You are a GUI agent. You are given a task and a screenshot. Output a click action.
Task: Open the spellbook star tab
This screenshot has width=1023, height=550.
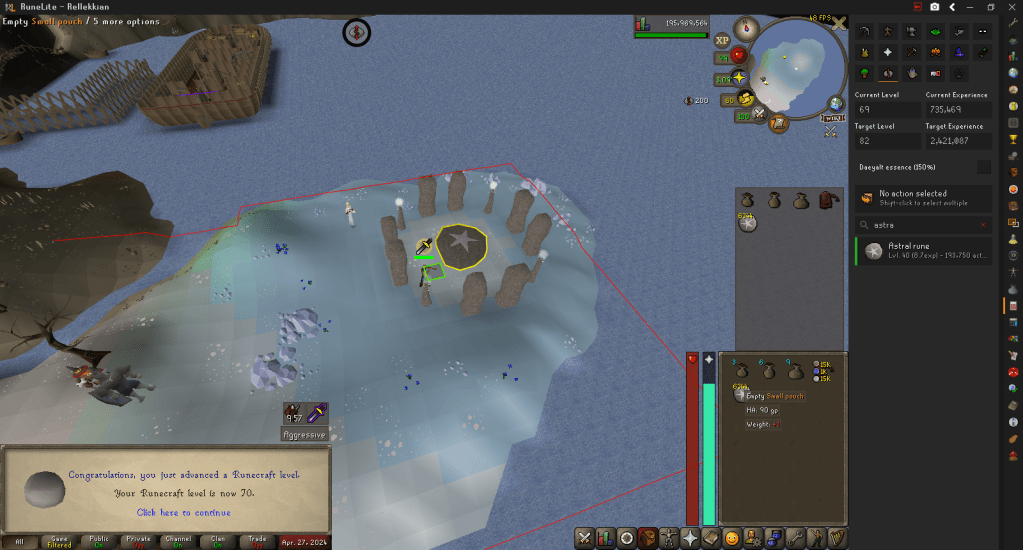(x=690, y=538)
